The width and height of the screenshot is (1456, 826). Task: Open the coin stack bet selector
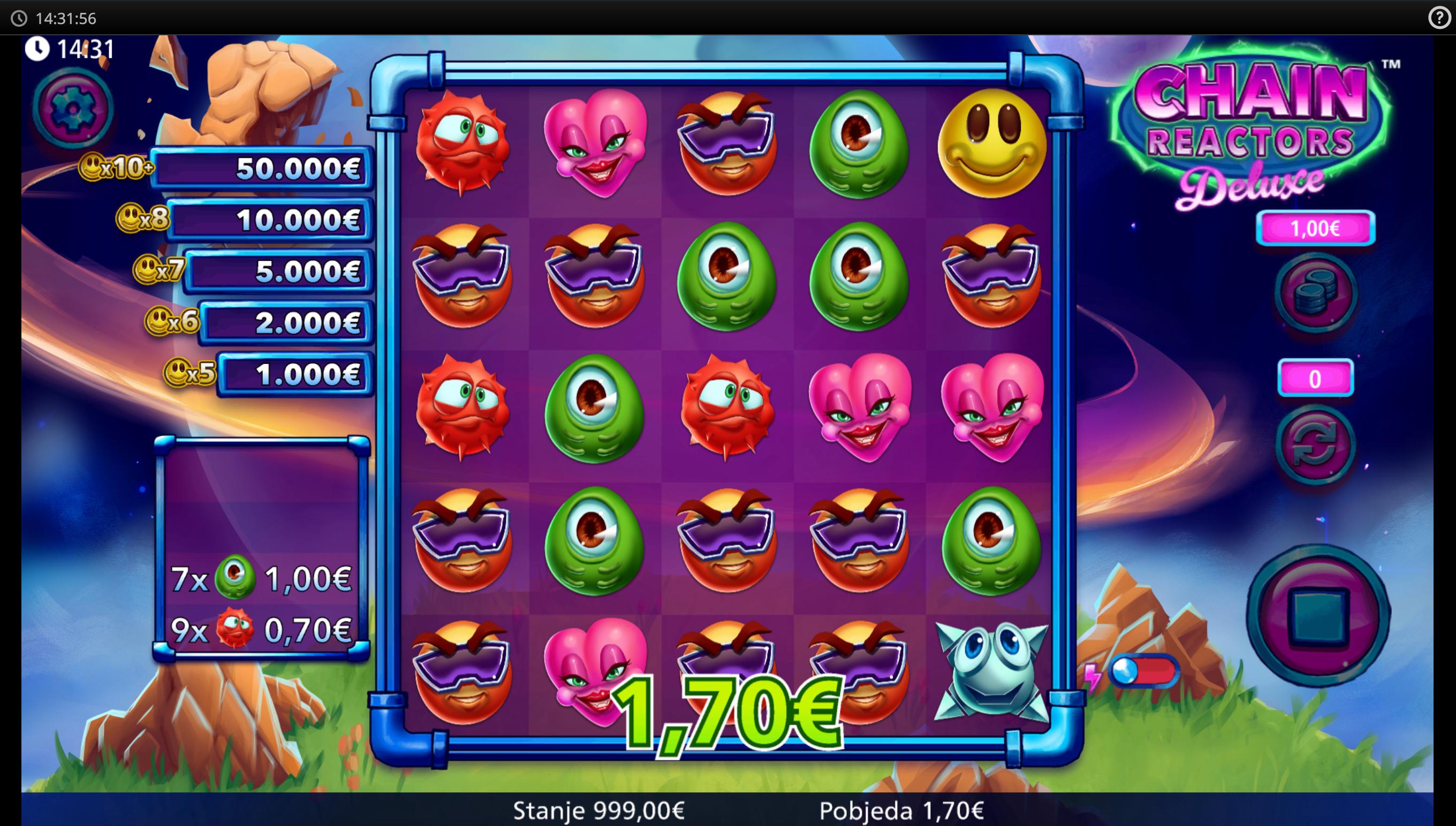point(1316,293)
